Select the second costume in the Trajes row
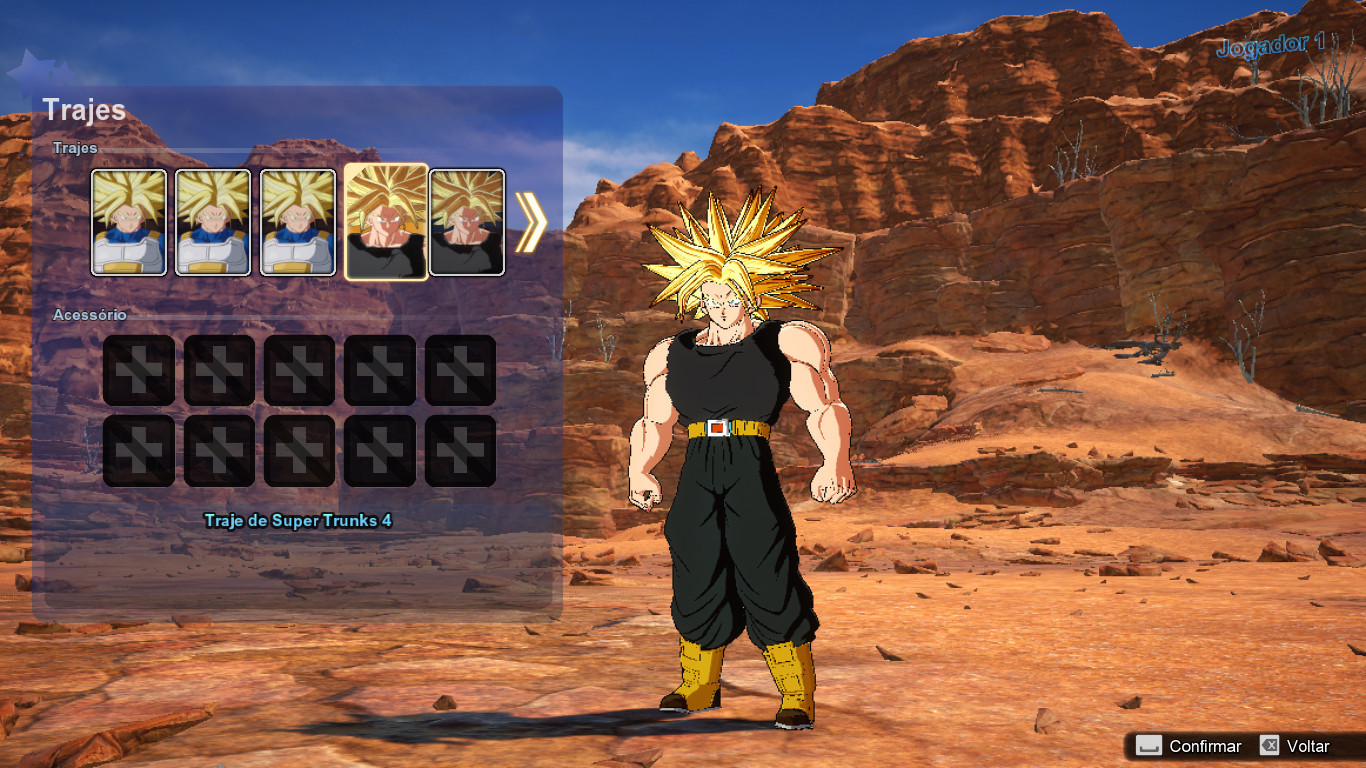1366x768 pixels. pos(213,220)
